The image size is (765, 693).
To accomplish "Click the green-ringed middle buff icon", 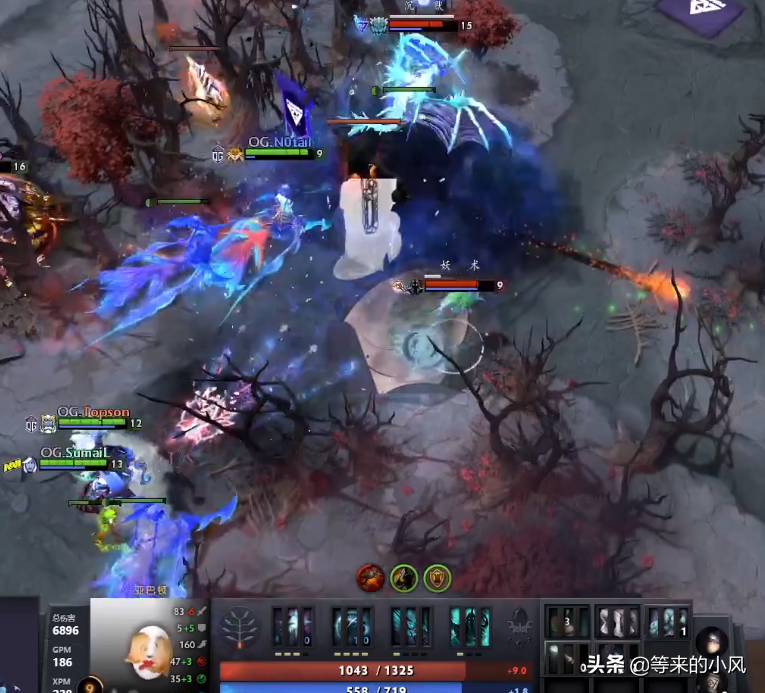I will tap(404, 577).
